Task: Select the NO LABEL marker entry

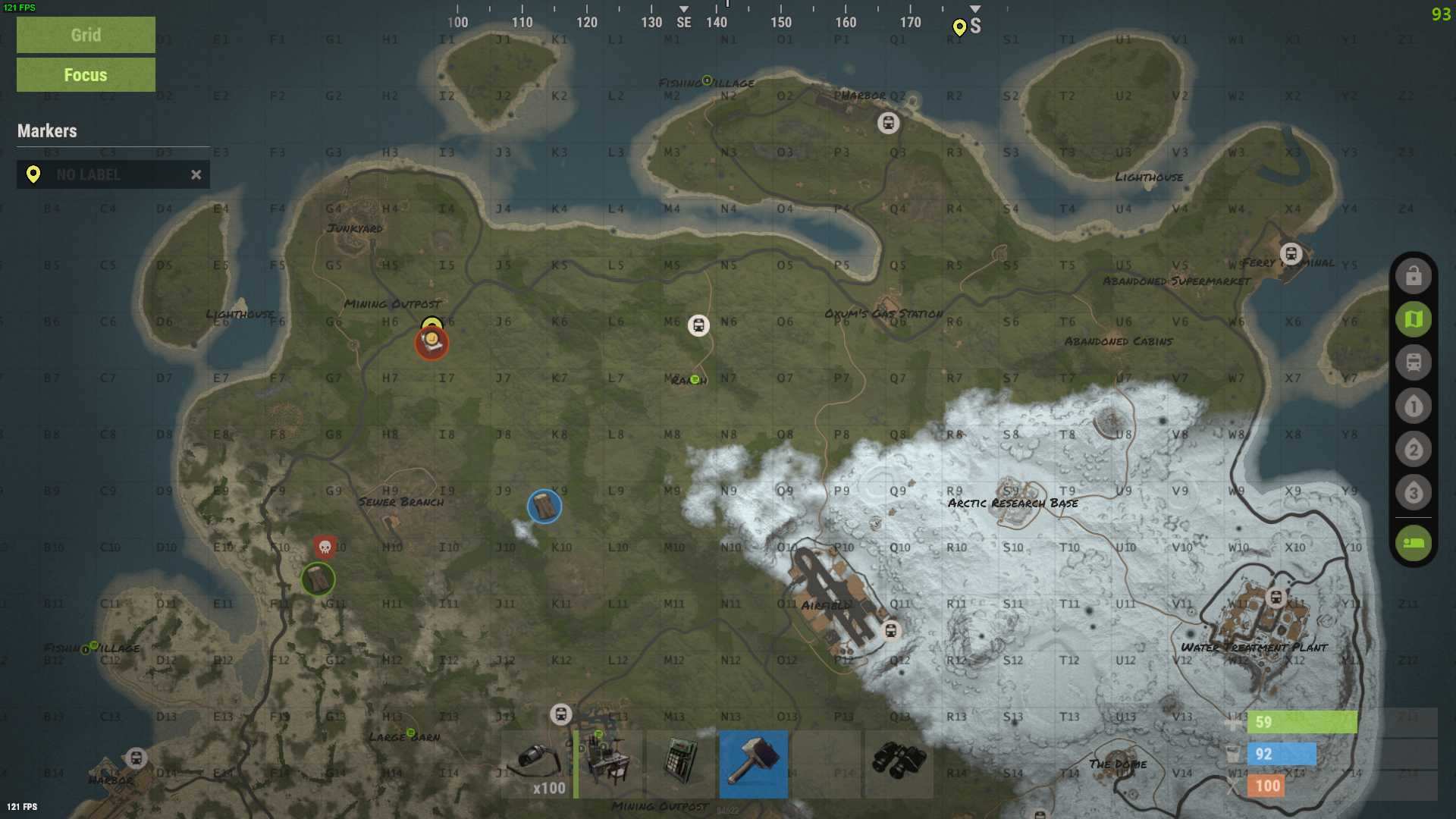Action: pos(106,174)
